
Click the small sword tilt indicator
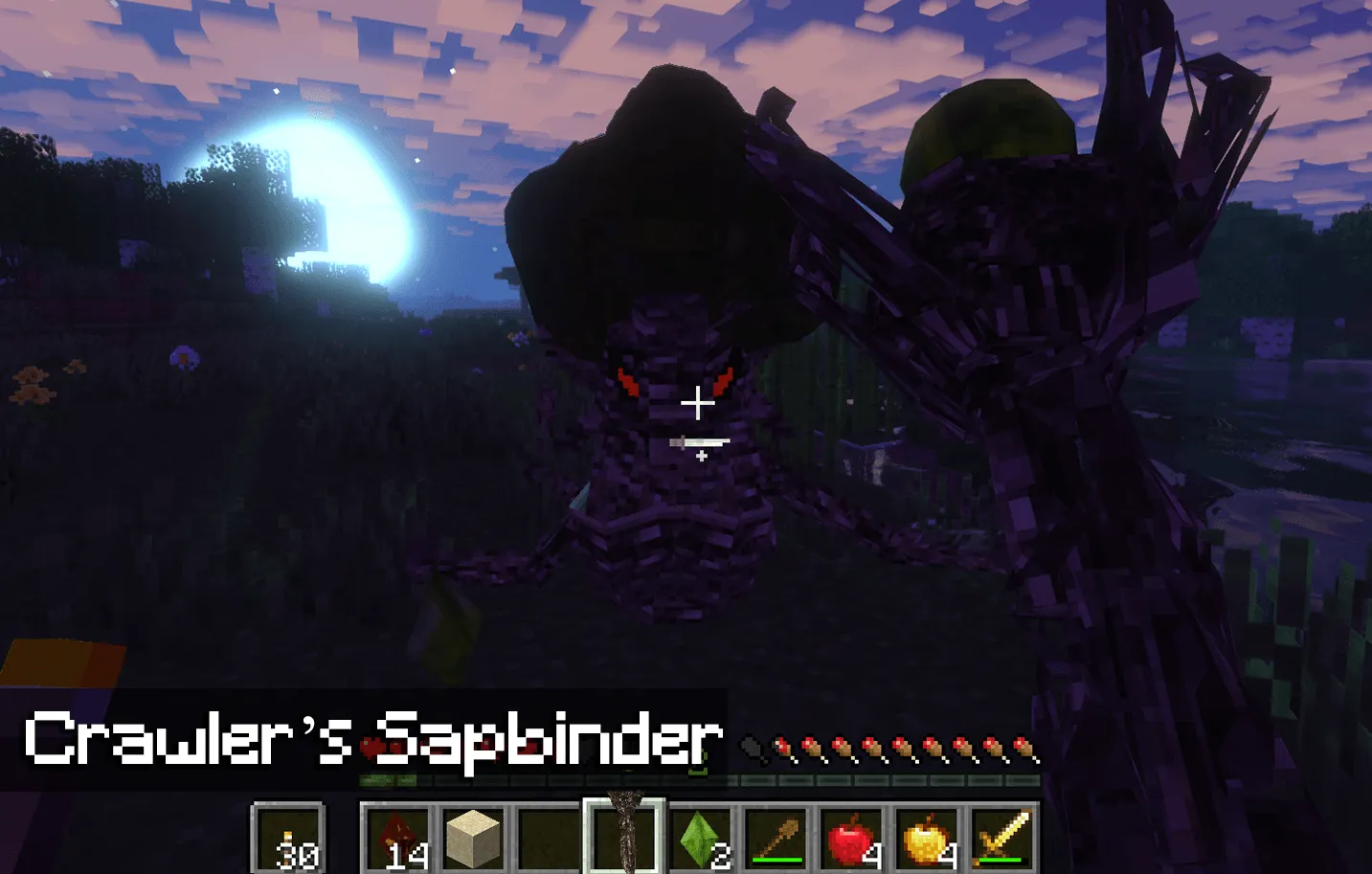coord(700,443)
